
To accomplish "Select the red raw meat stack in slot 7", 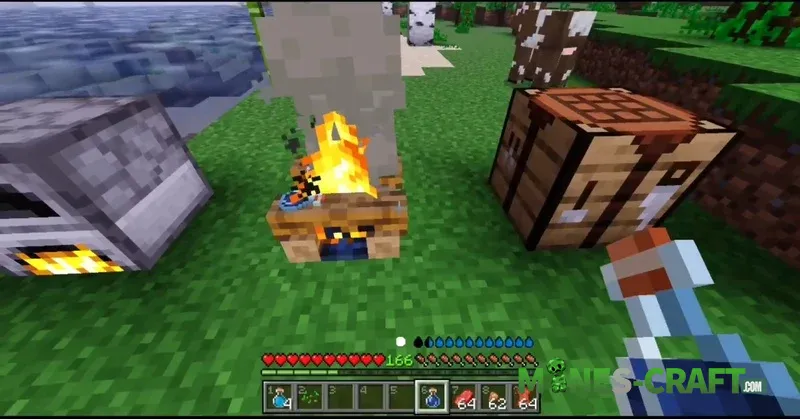I will (464, 397).
